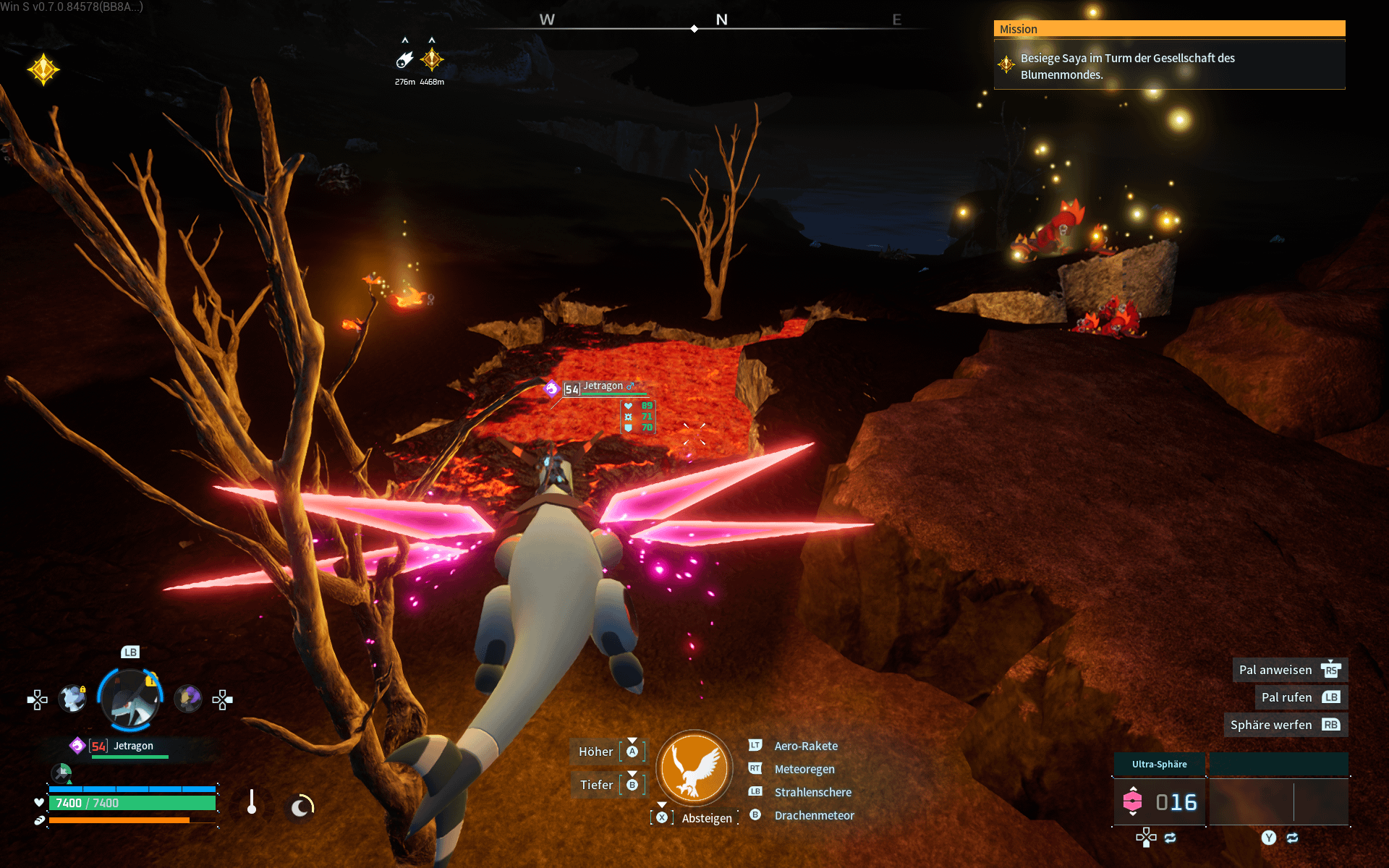Check the thermometer temperature icon
This screenshot has width=1389, height=868.
pos(252,802)
